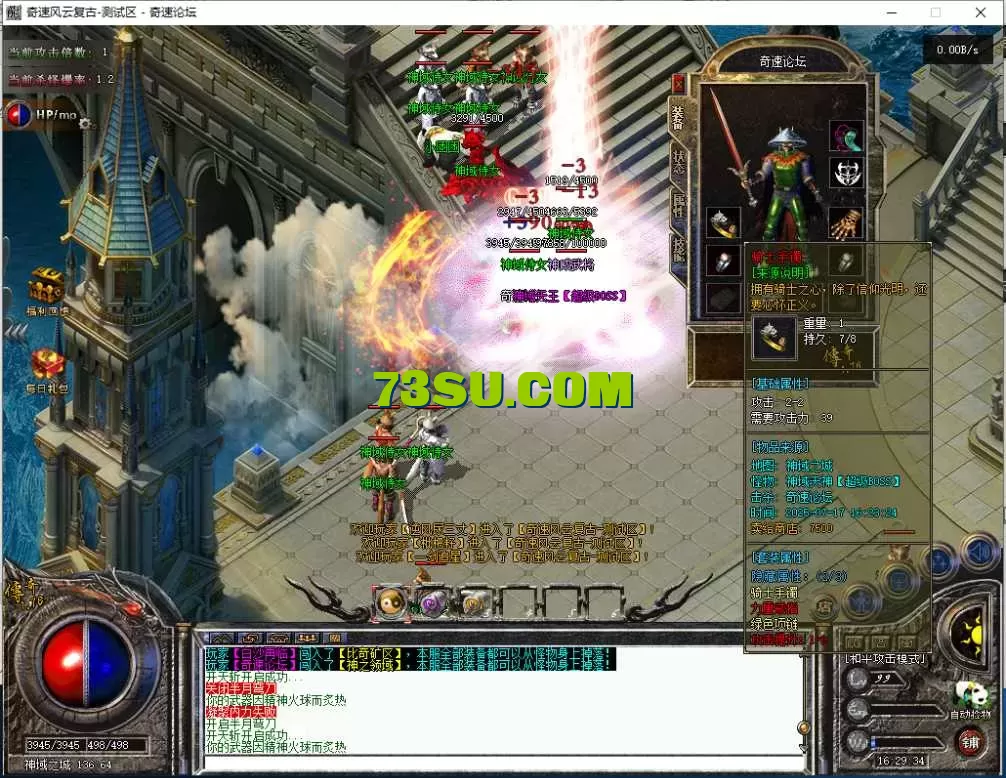The width and height of the screenshot is (1006, 778).
Task: Click the golden glove equipment slot
Action: pyautogui.click(x=846, y=222)
